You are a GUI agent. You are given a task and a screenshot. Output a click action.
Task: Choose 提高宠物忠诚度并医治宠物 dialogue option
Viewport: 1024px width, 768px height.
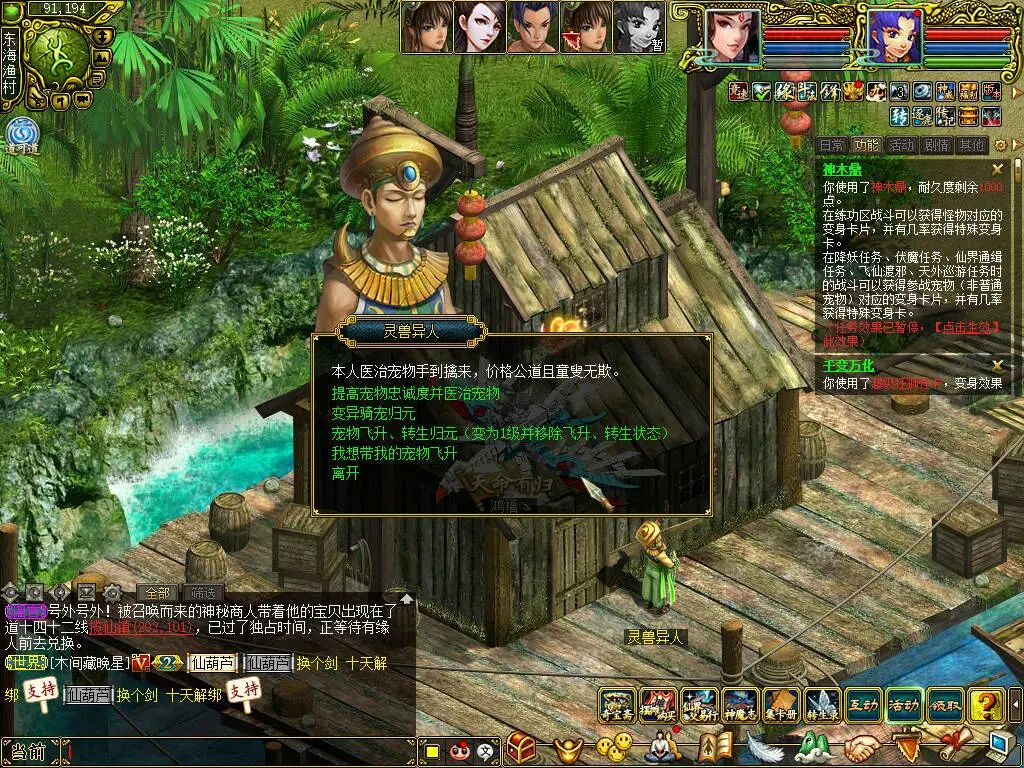[415, 393]
